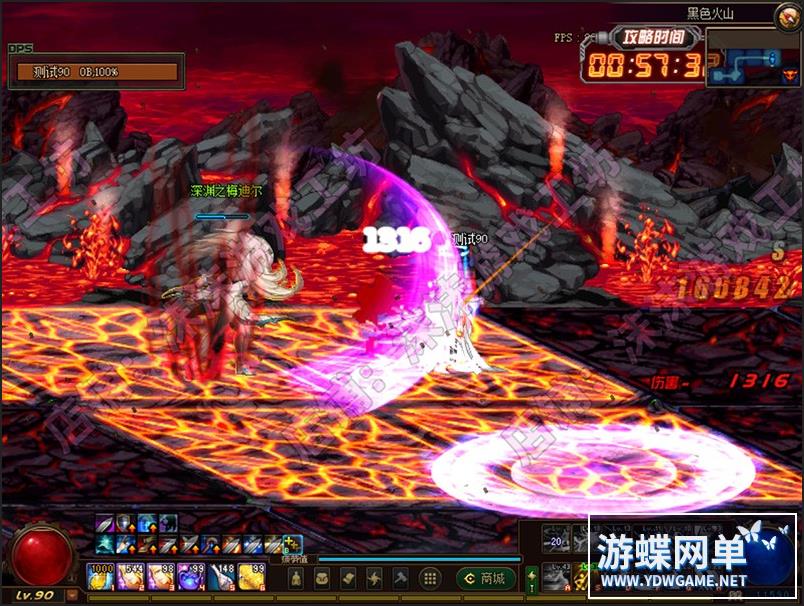
Task: Use the item in quickslot 3
Action: 161,577
